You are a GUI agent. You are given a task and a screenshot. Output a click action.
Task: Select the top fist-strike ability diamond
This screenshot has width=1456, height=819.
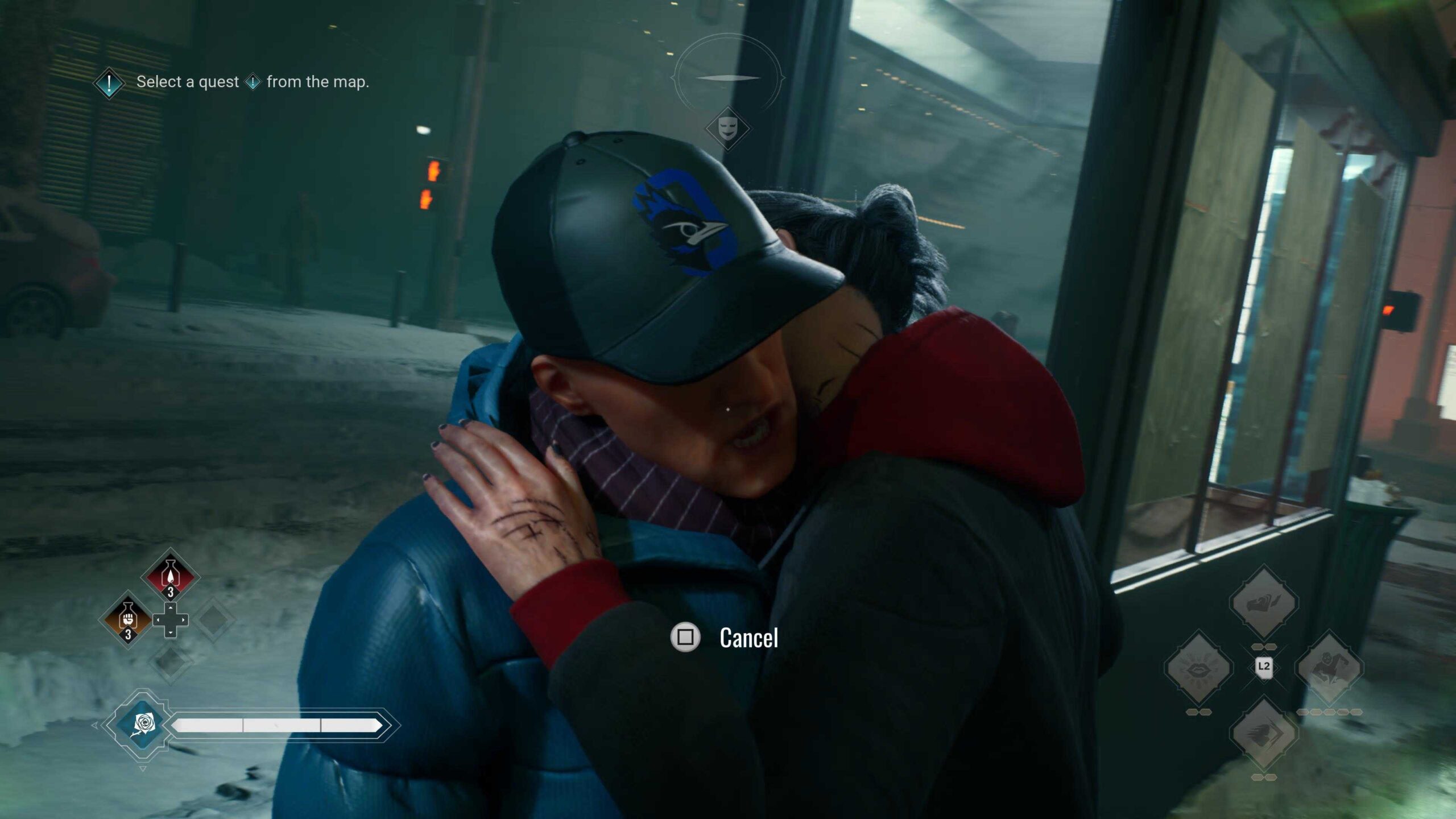click(x=1263, y=602)
